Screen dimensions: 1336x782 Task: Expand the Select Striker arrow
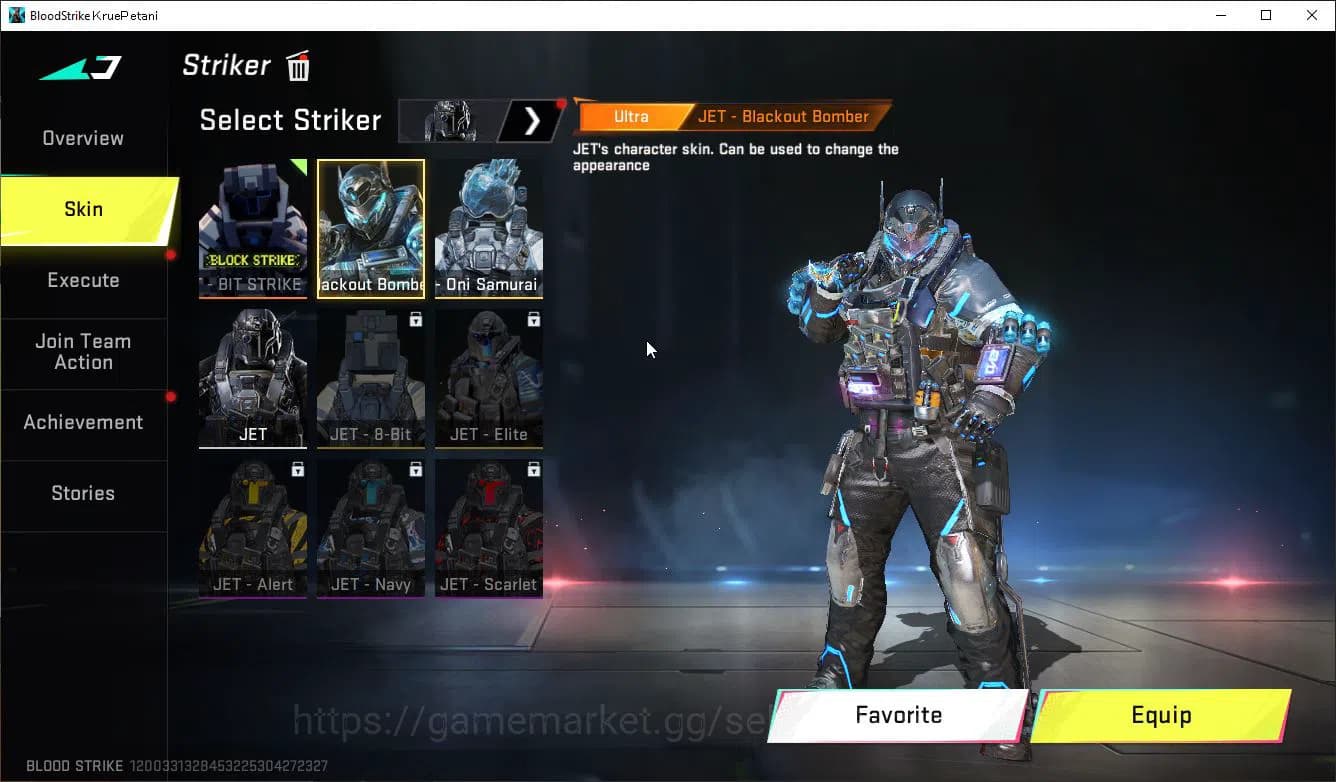tap(532, 120)
